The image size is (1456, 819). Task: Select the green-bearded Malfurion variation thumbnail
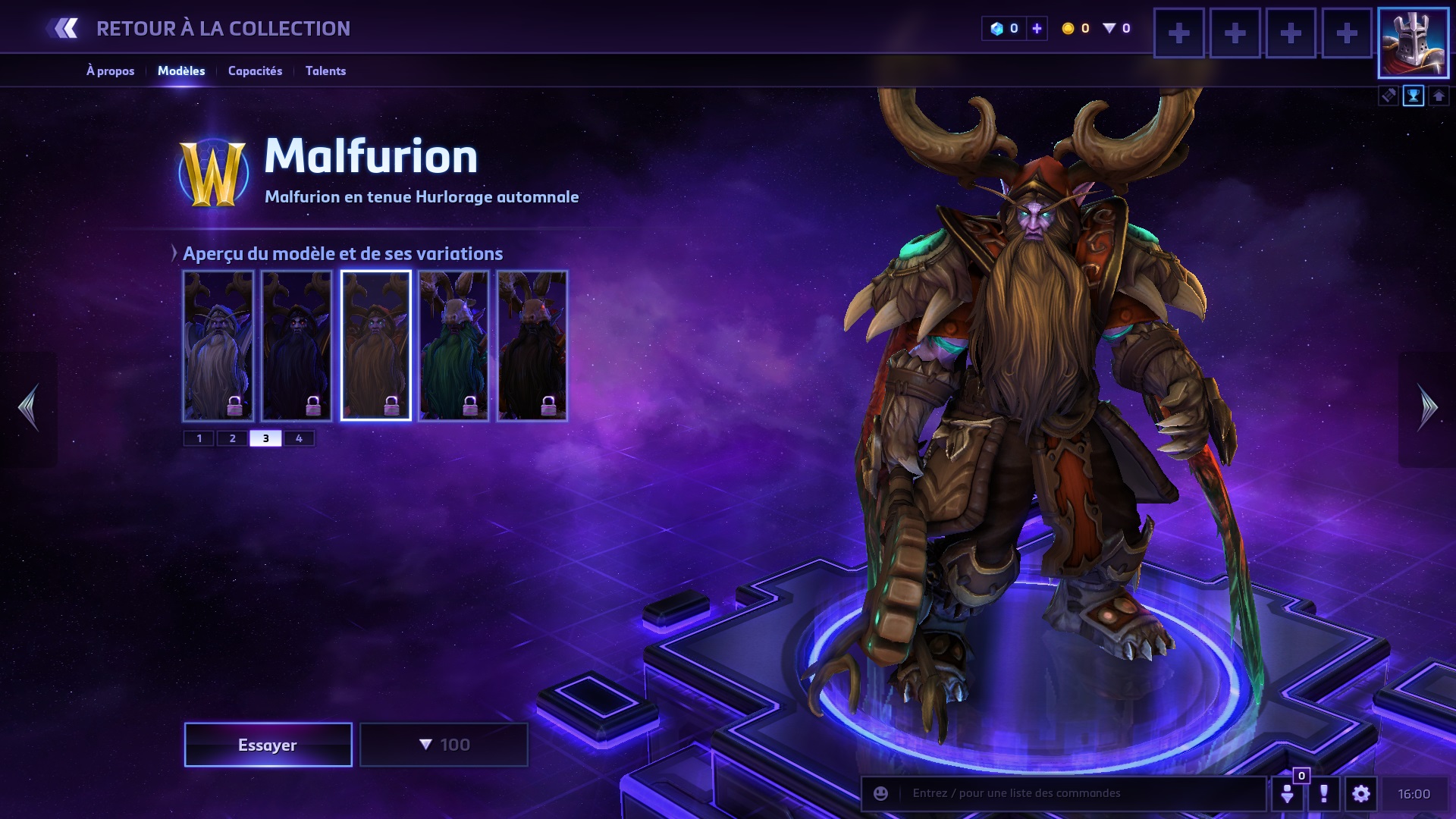[x=453, y=345]
